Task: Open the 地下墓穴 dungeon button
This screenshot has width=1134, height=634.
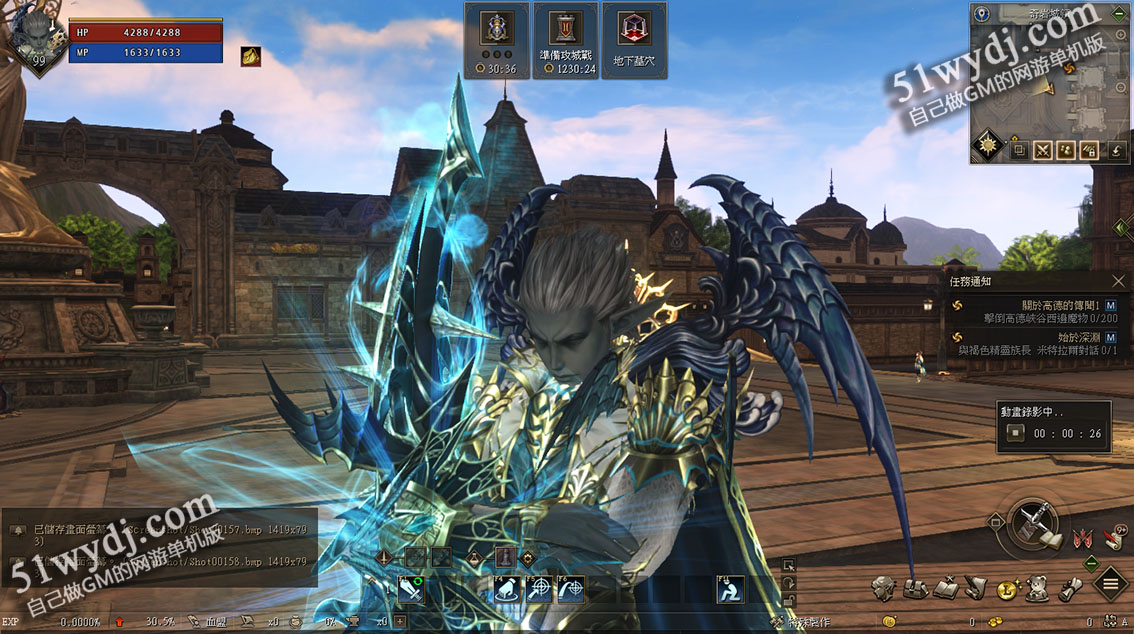Action: [x=629, y=40]
